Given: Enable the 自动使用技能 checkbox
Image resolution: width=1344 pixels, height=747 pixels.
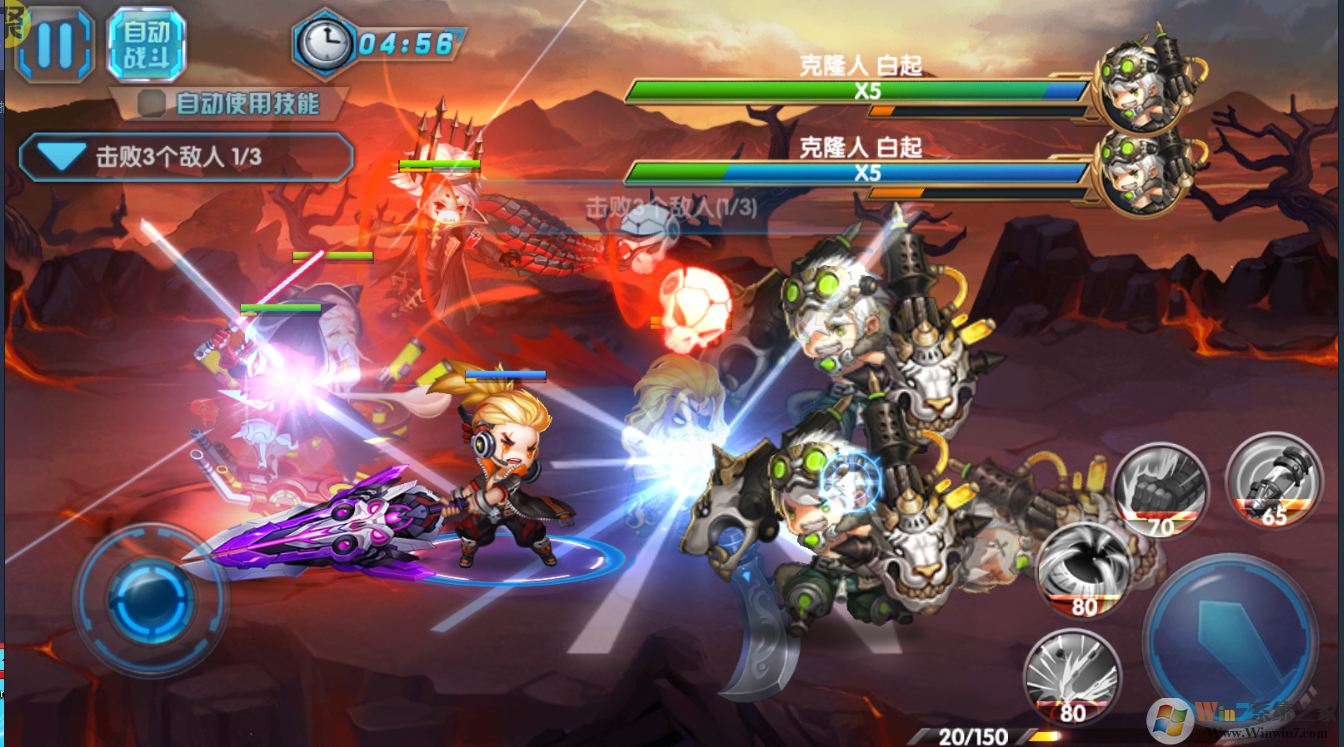Looking at the screenshot, I should point(151,103).
